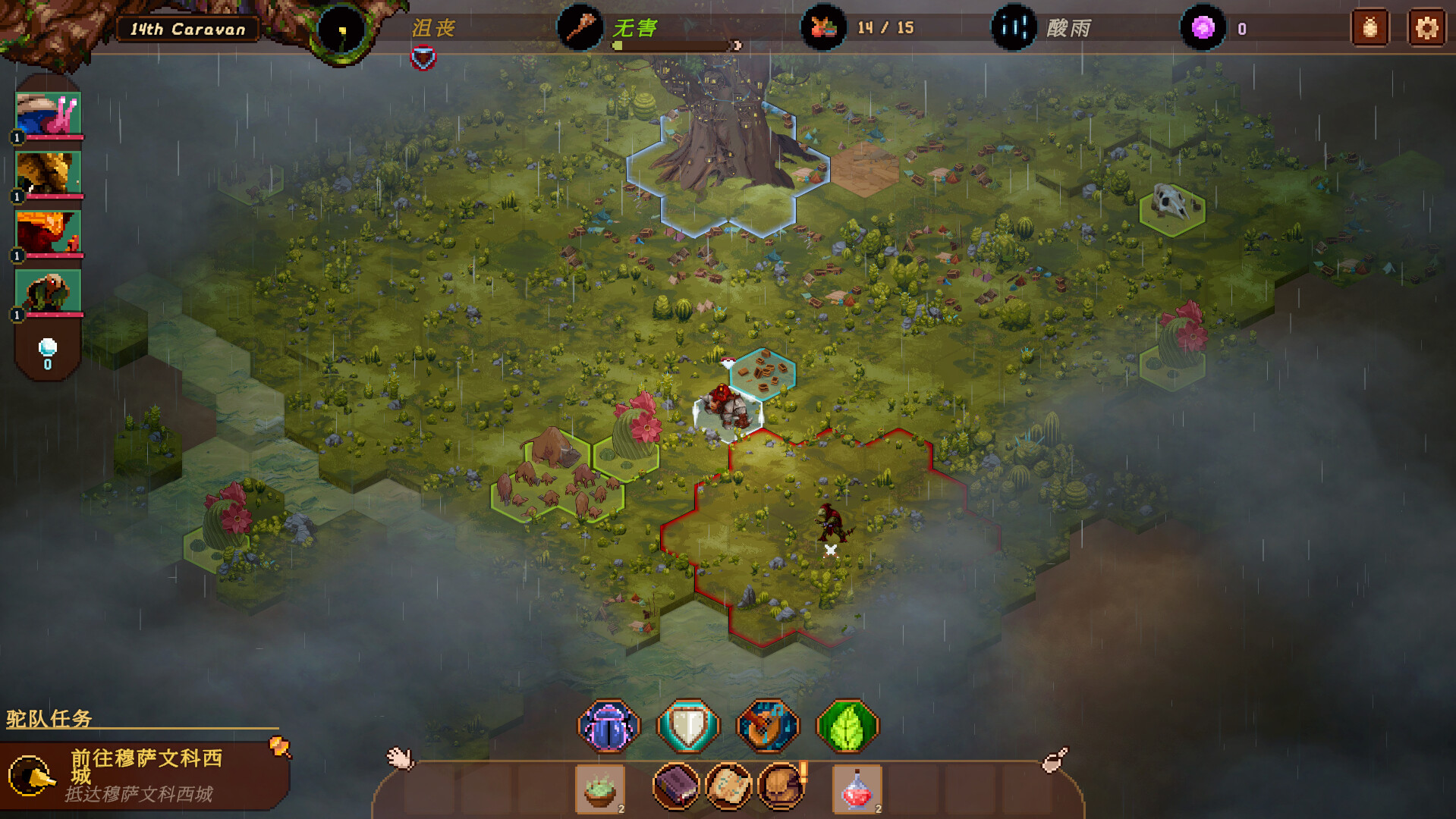Select the highlighted crates tile on map
The width and height of the screenshot is (1456, 819).
point(763,372)
